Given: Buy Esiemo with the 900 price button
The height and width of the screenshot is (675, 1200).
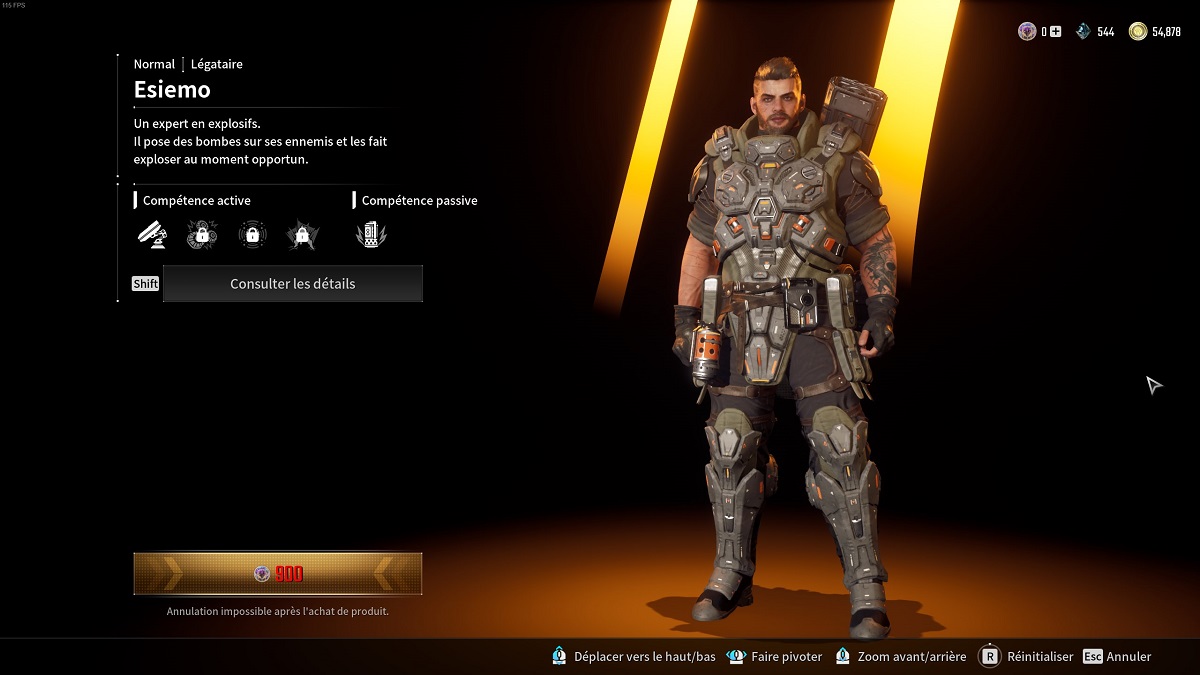Looking at the screenshot, I should point(278,574).
